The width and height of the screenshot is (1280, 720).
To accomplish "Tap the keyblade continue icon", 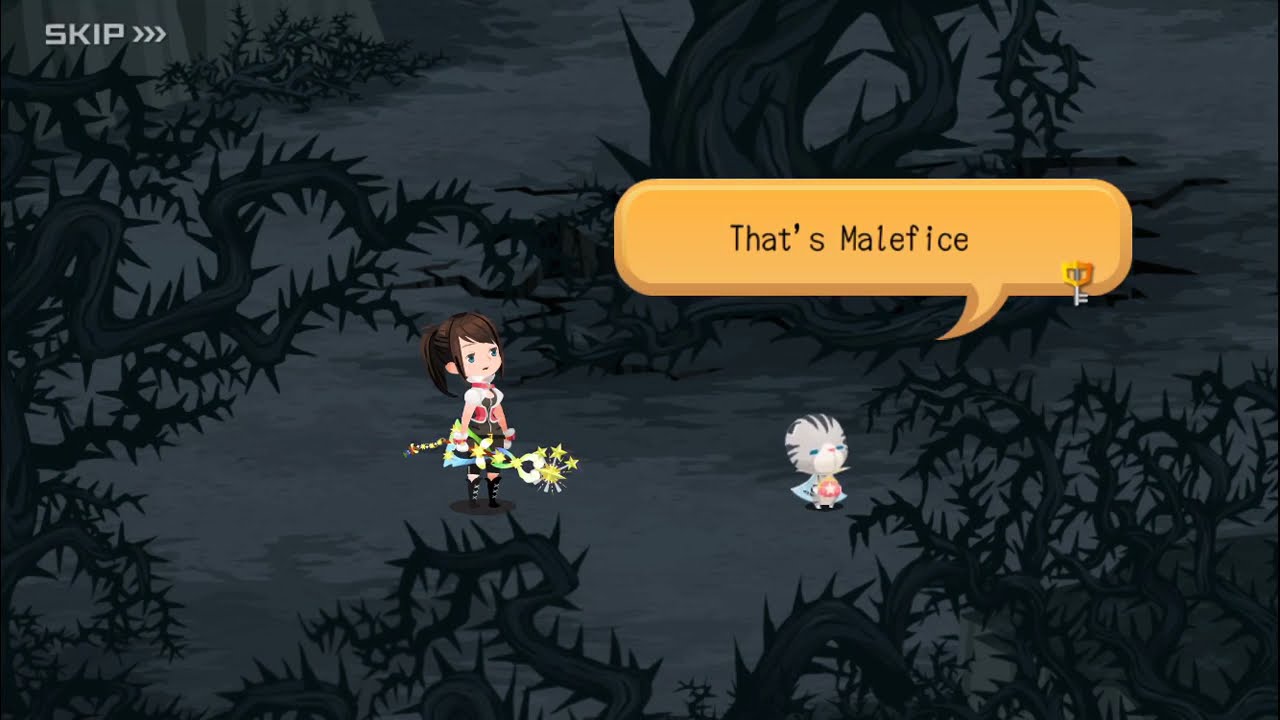I will pos(1077,280).
